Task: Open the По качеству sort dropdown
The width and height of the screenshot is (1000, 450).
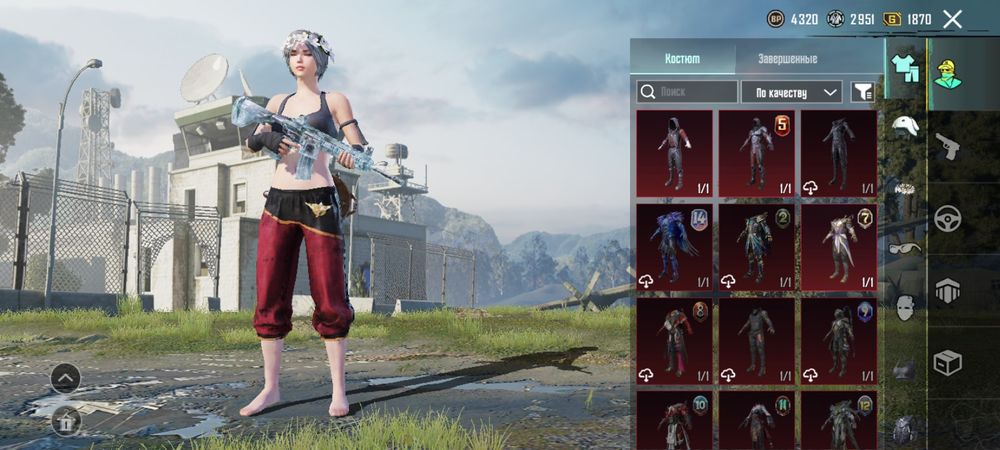Action: [x=791, y=92]
